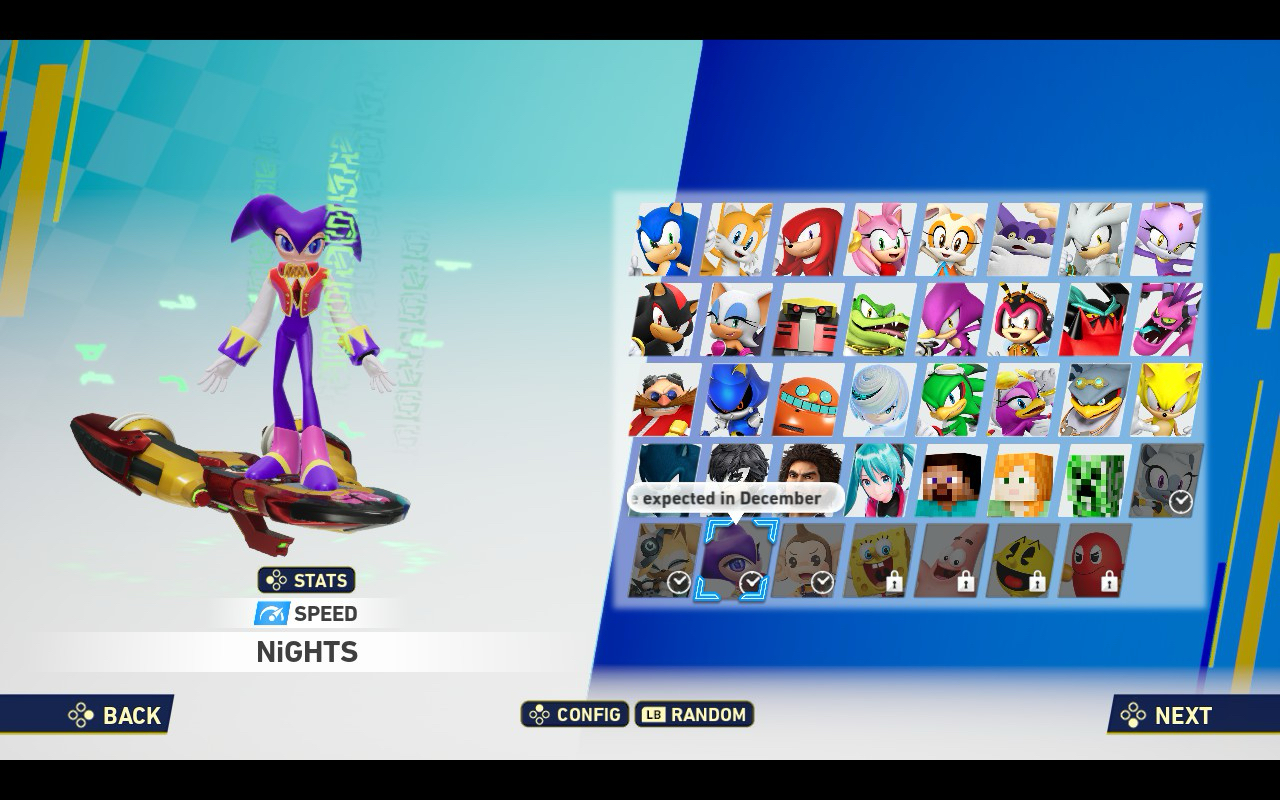Image resolution: width=1280 pixels, height=800 pixels.
Task: Proceed with the NEXT button
Action: tap(1168, 715)
